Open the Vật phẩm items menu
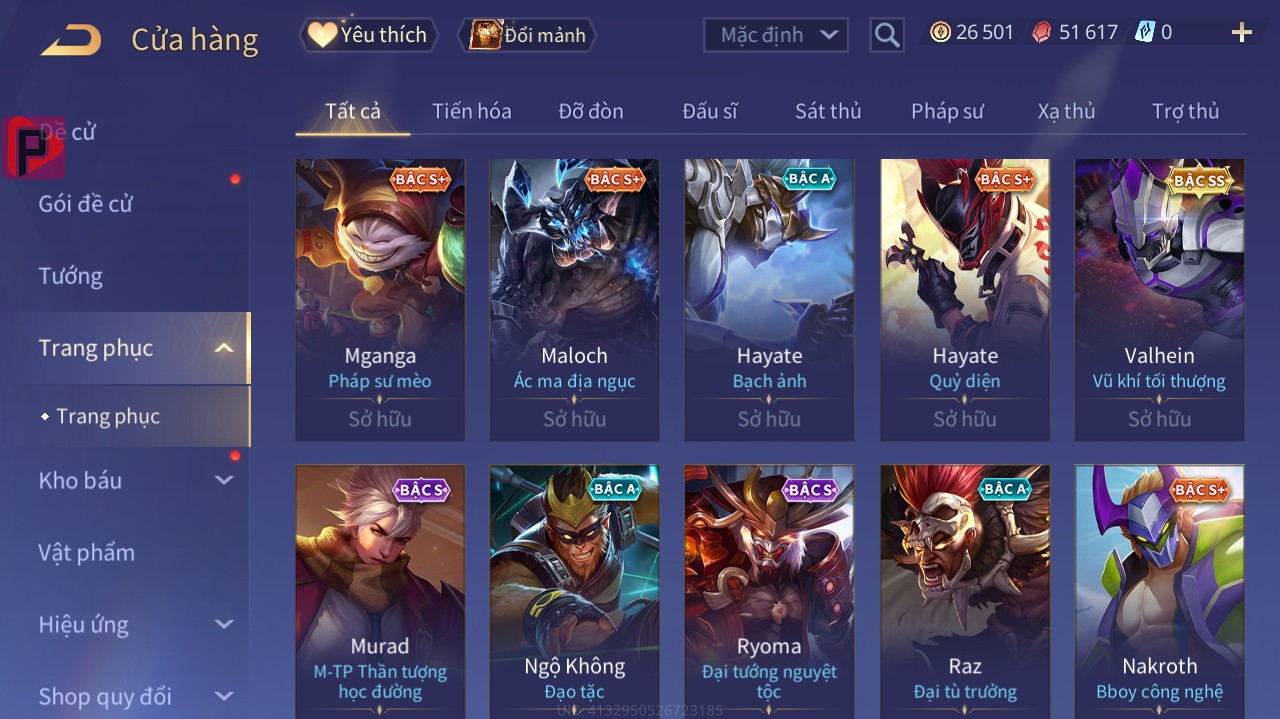The height and width of the screenshot is (719, 1280). (86, 553)
